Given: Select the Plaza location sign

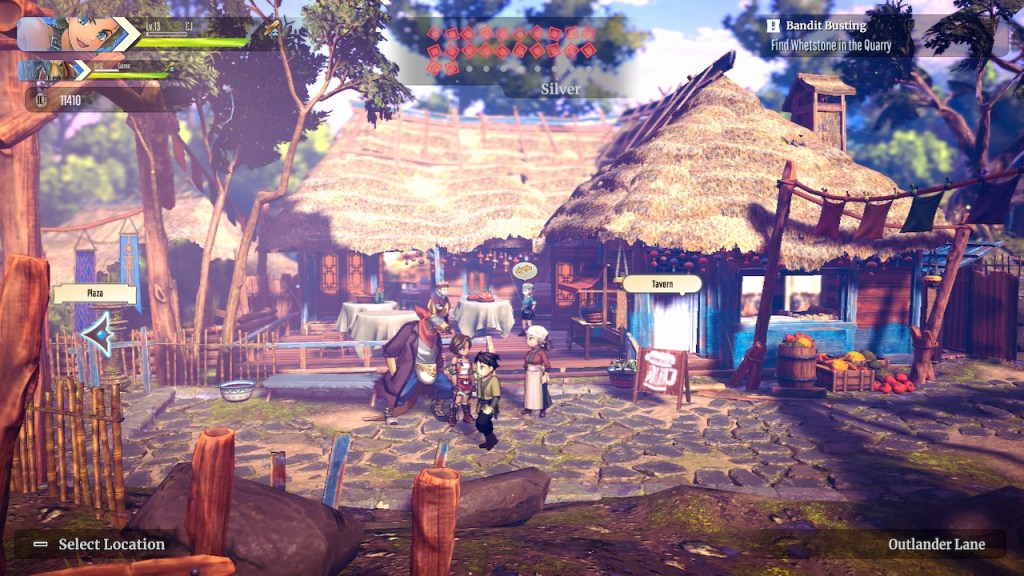Looking at the screenshot, I should [x=95, y=294].
